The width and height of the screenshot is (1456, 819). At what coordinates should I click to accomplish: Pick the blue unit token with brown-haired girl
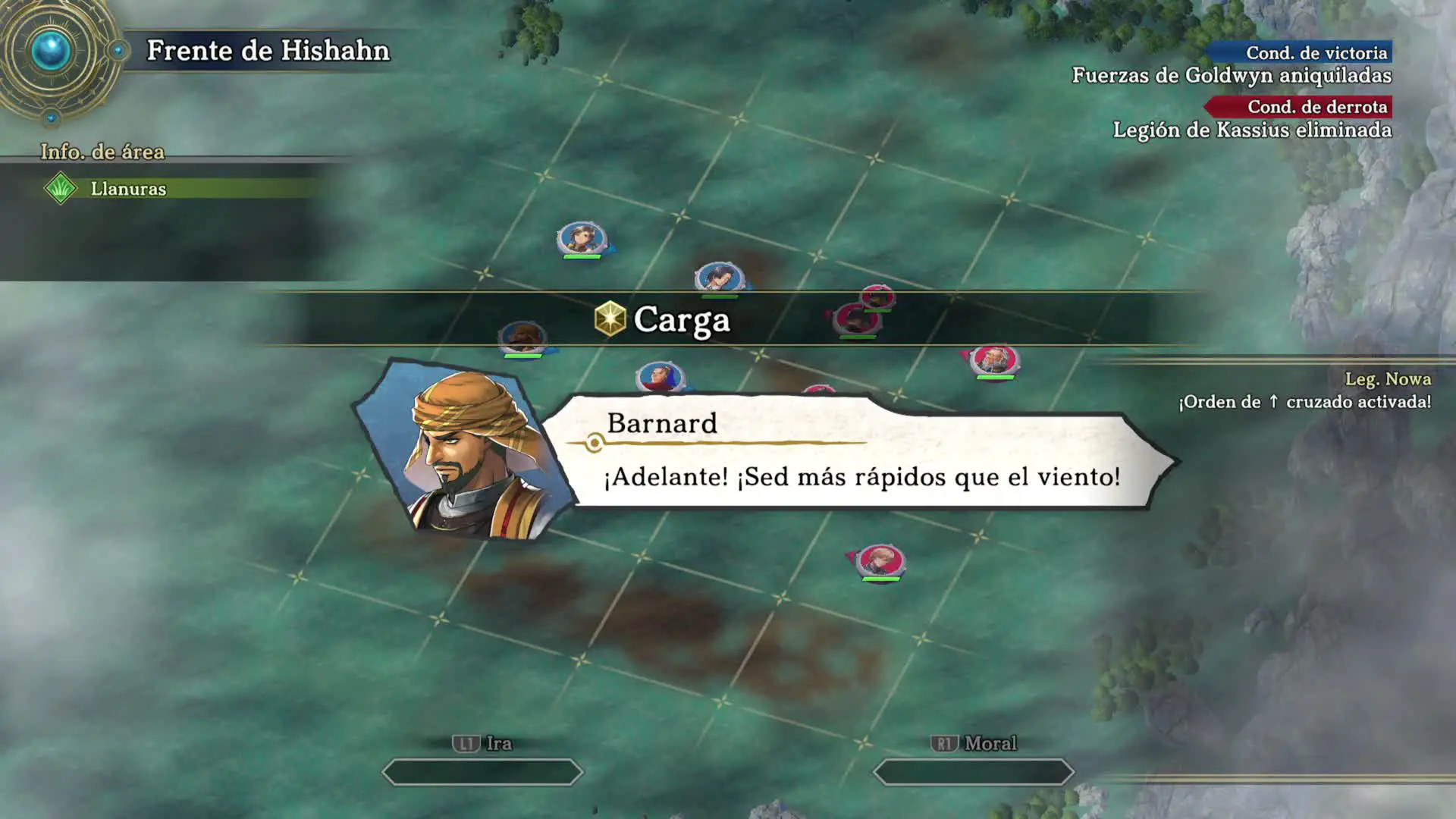click(582, 238)
